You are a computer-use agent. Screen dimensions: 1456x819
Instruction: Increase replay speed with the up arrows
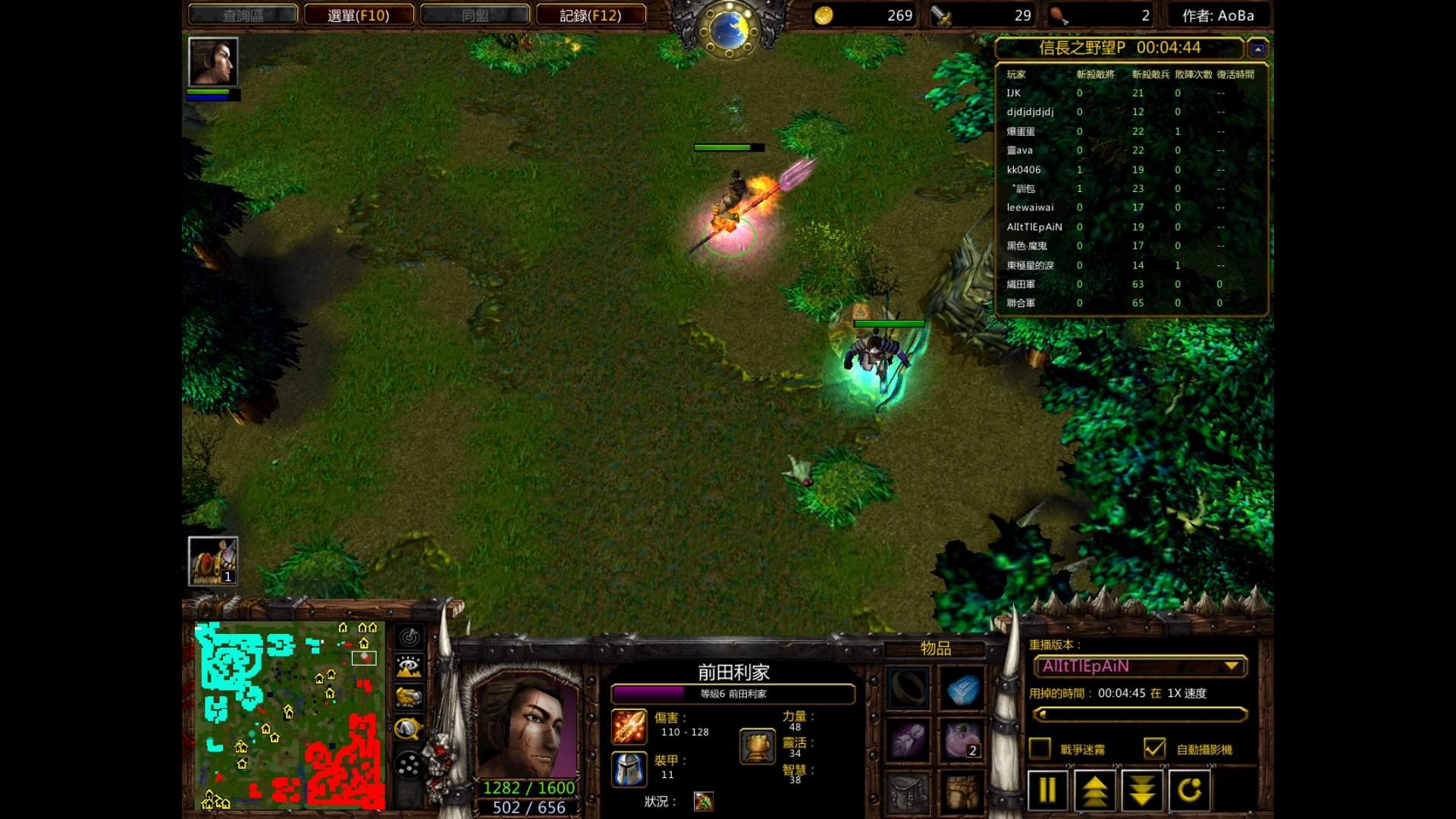coord(1094,790)
